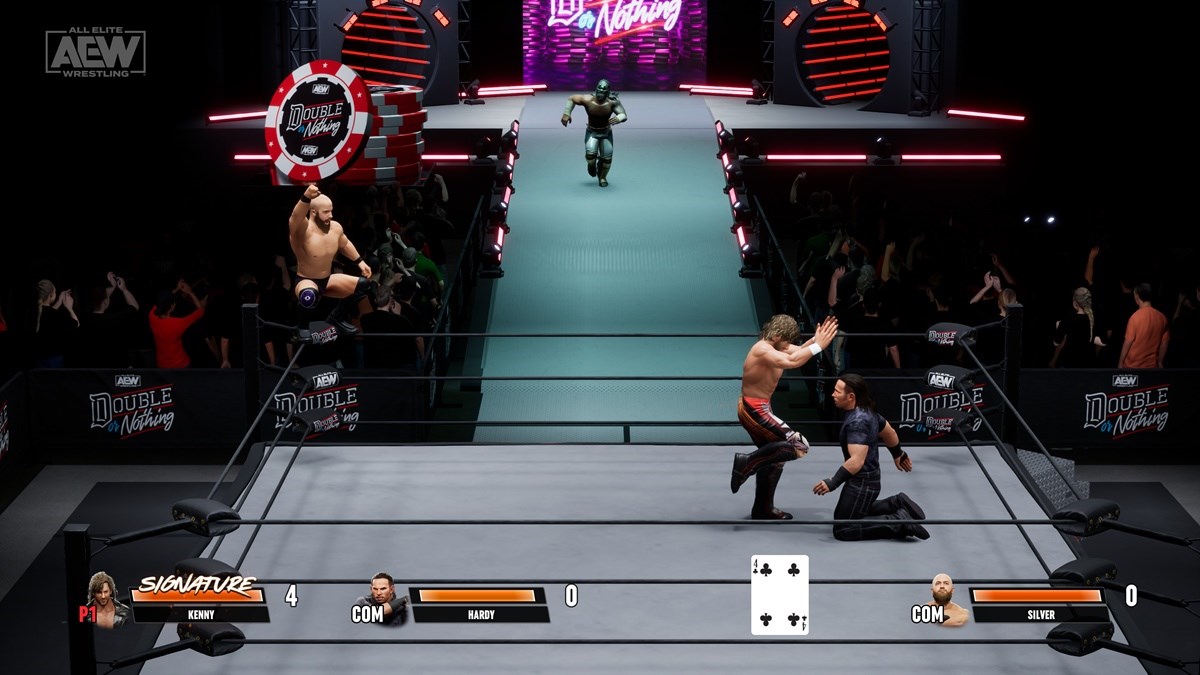Pick the four of clubs card
This screenshot has width=1200, height=675.
pos(779,595)
